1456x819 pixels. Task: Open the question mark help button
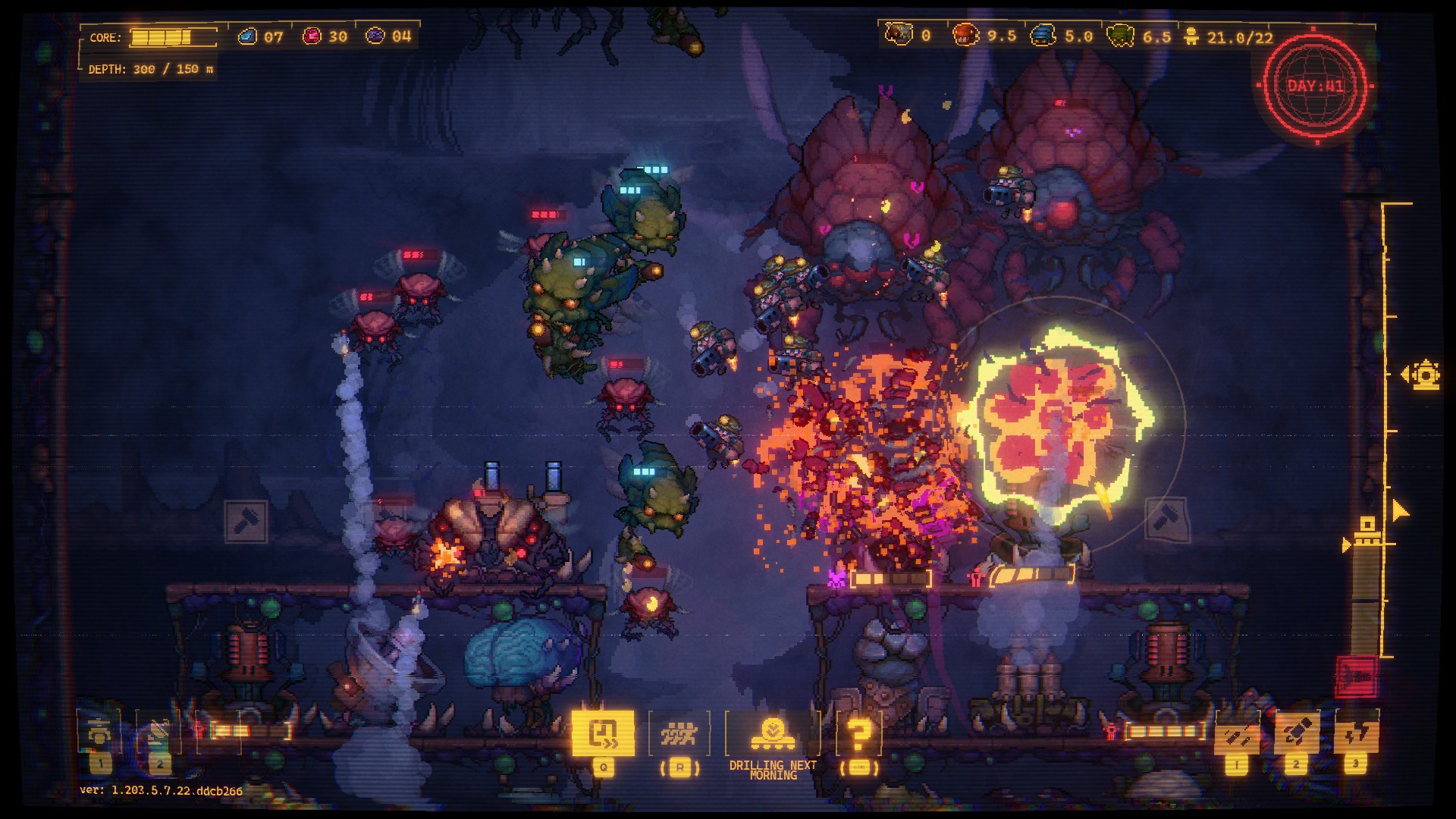858,734
